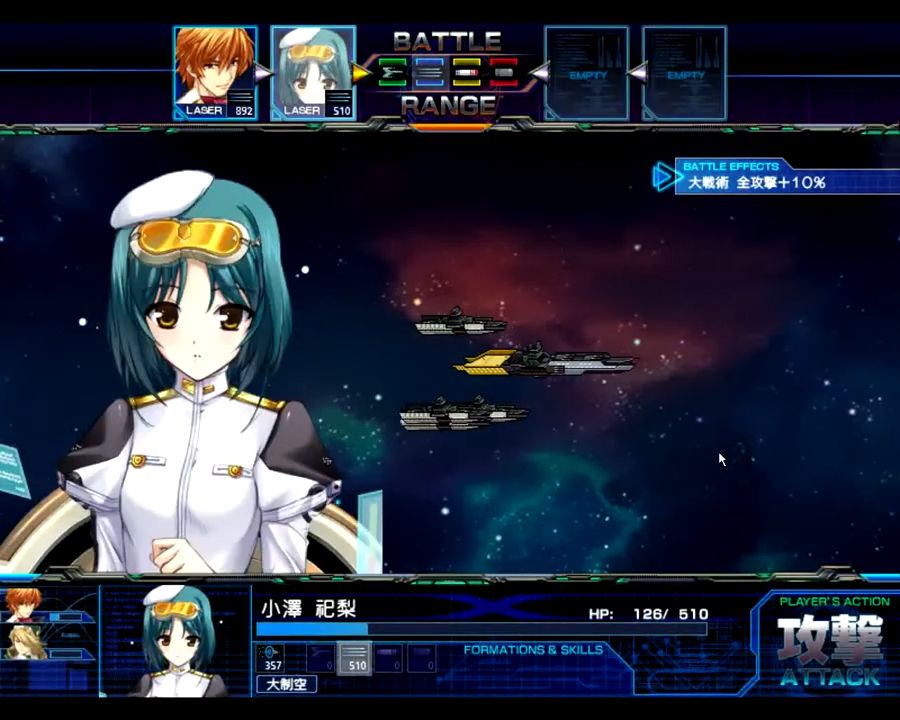Choose the yellow battle range icon
Screen dimensions: 900x720
tap(466, 73)
